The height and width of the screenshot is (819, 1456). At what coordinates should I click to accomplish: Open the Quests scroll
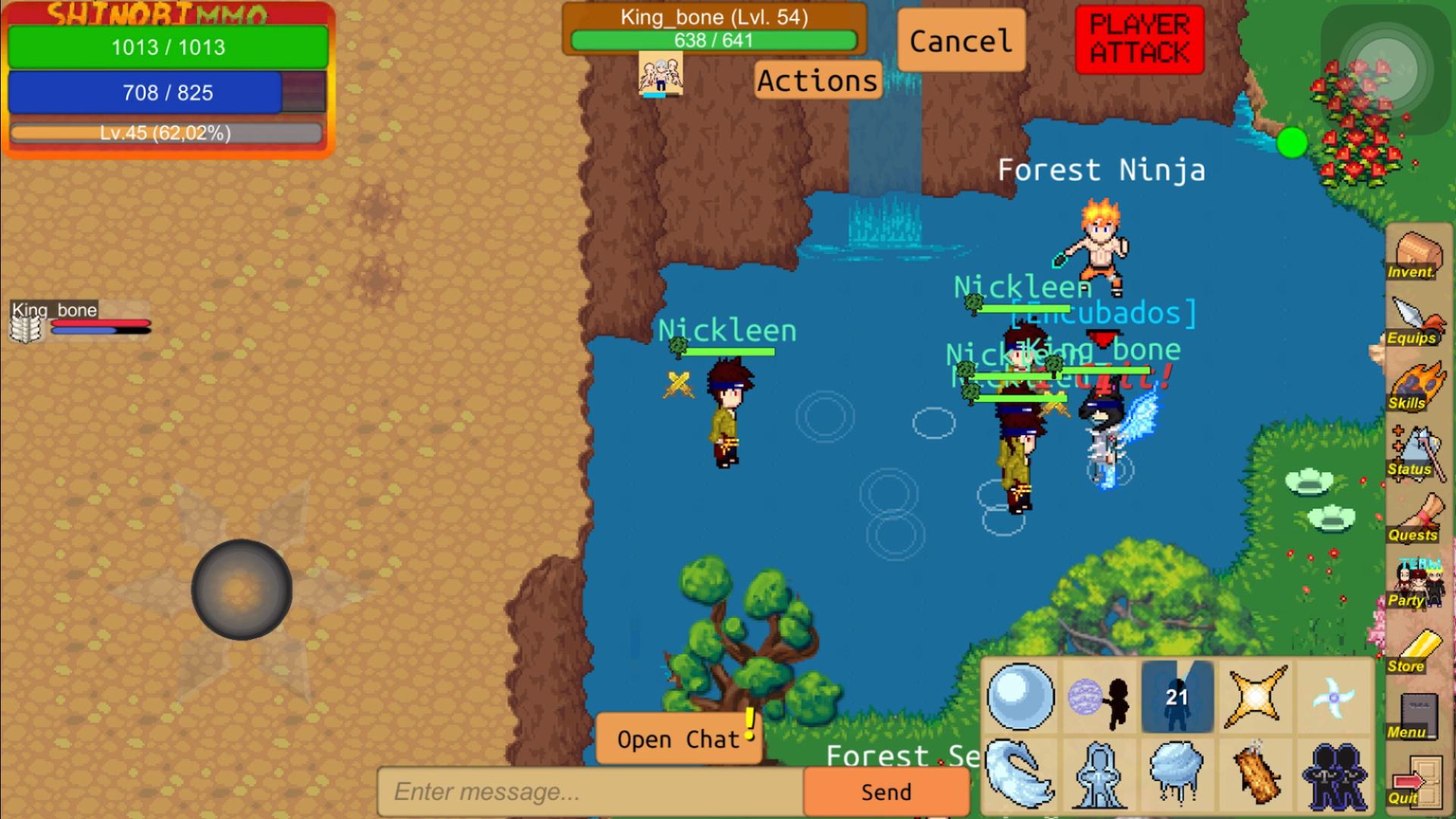[x=1414, y=519]
